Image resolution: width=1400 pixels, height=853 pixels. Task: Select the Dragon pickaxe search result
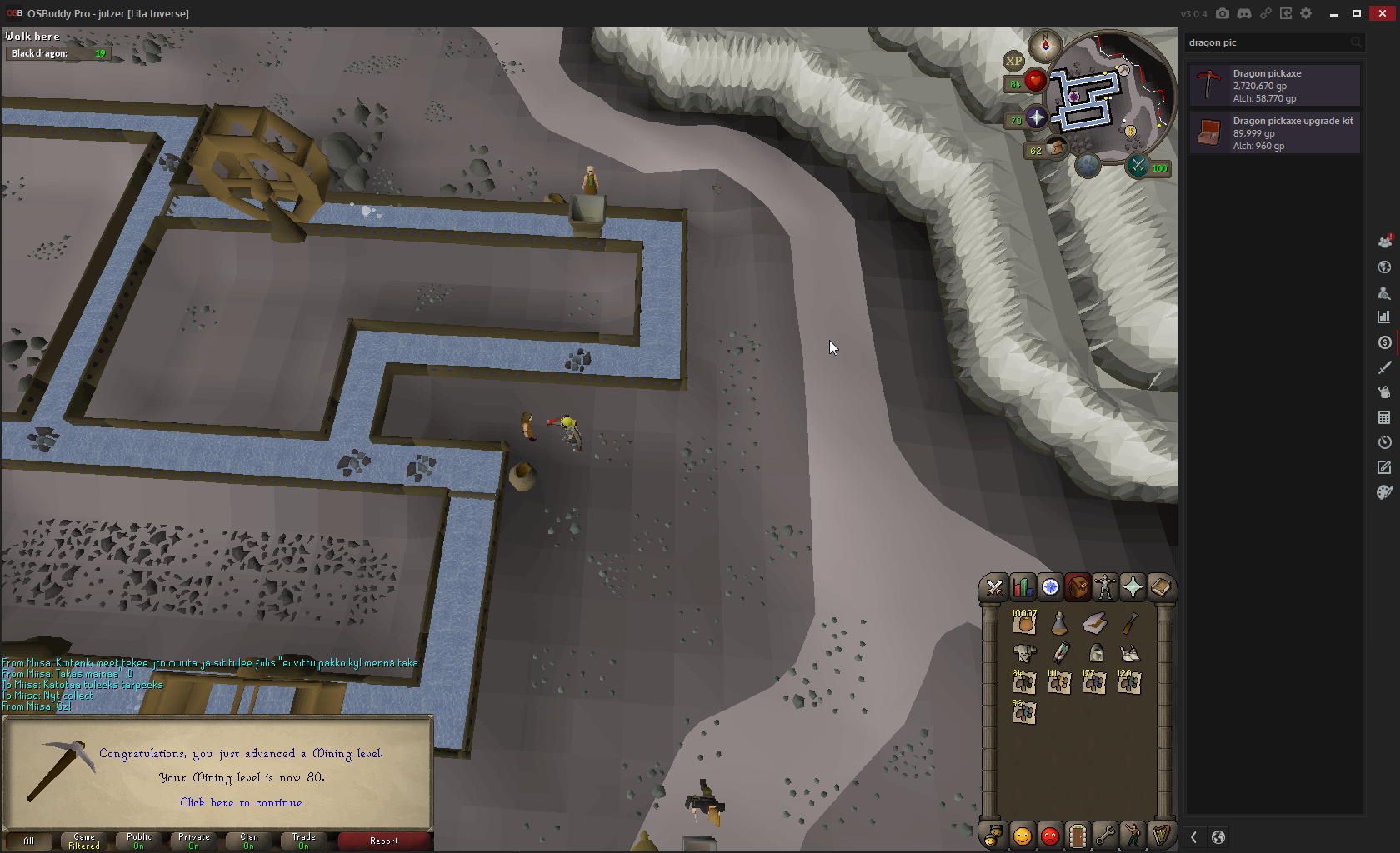(1274, 86)
